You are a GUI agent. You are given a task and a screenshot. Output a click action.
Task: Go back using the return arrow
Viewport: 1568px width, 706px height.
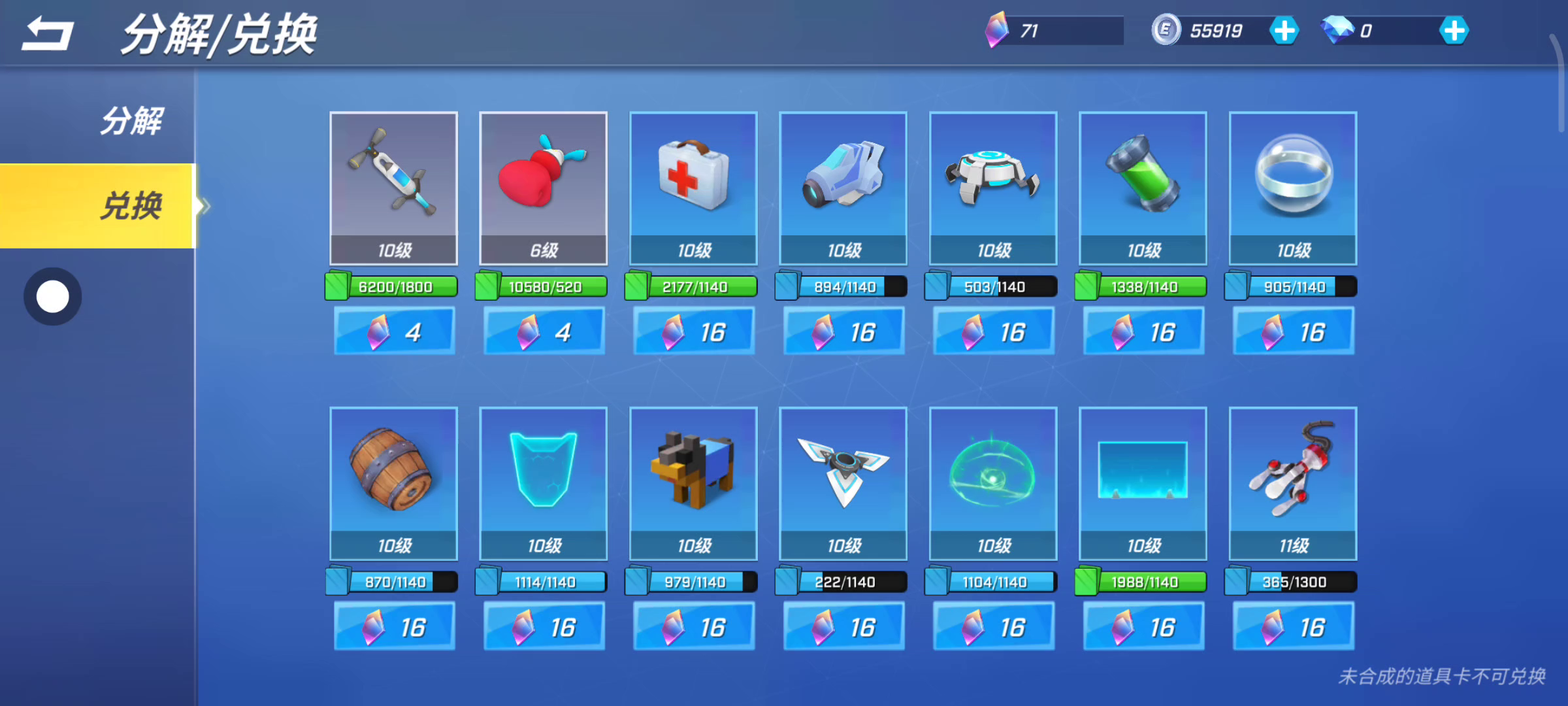47,34
